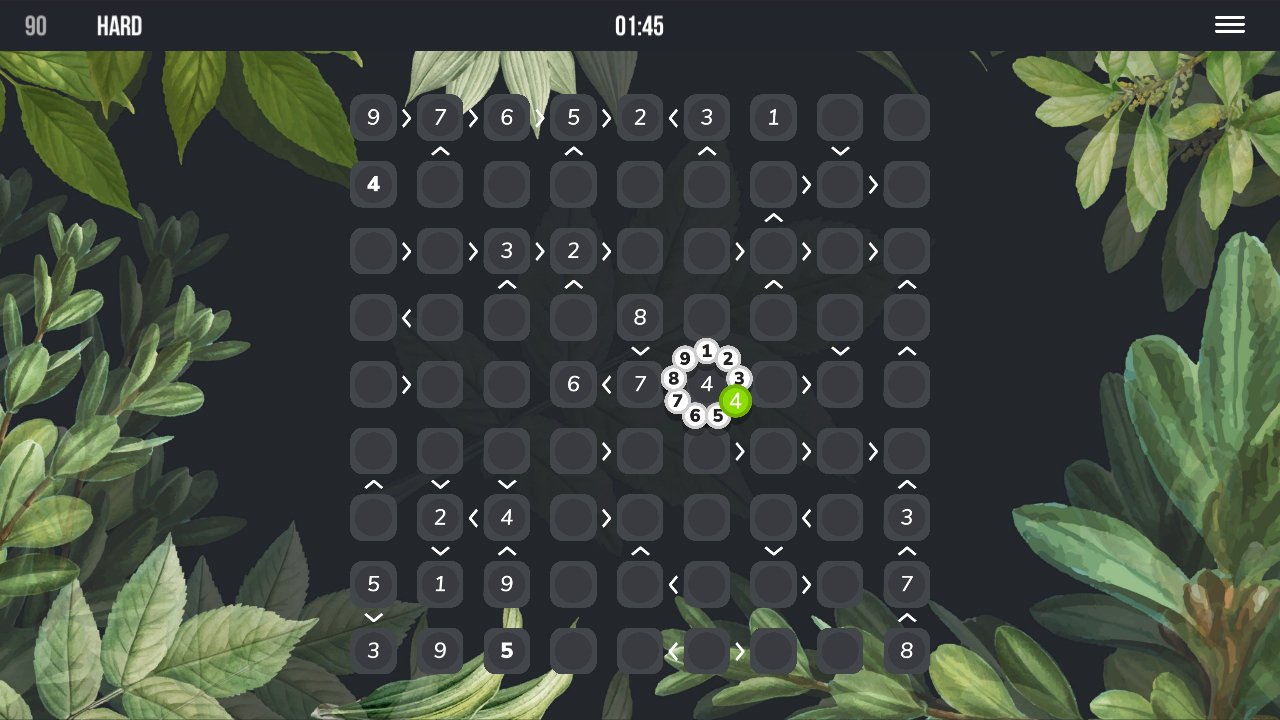Select 8 on the radial number picker
The height and width of the screenshot is (720, 1280).
674,378
